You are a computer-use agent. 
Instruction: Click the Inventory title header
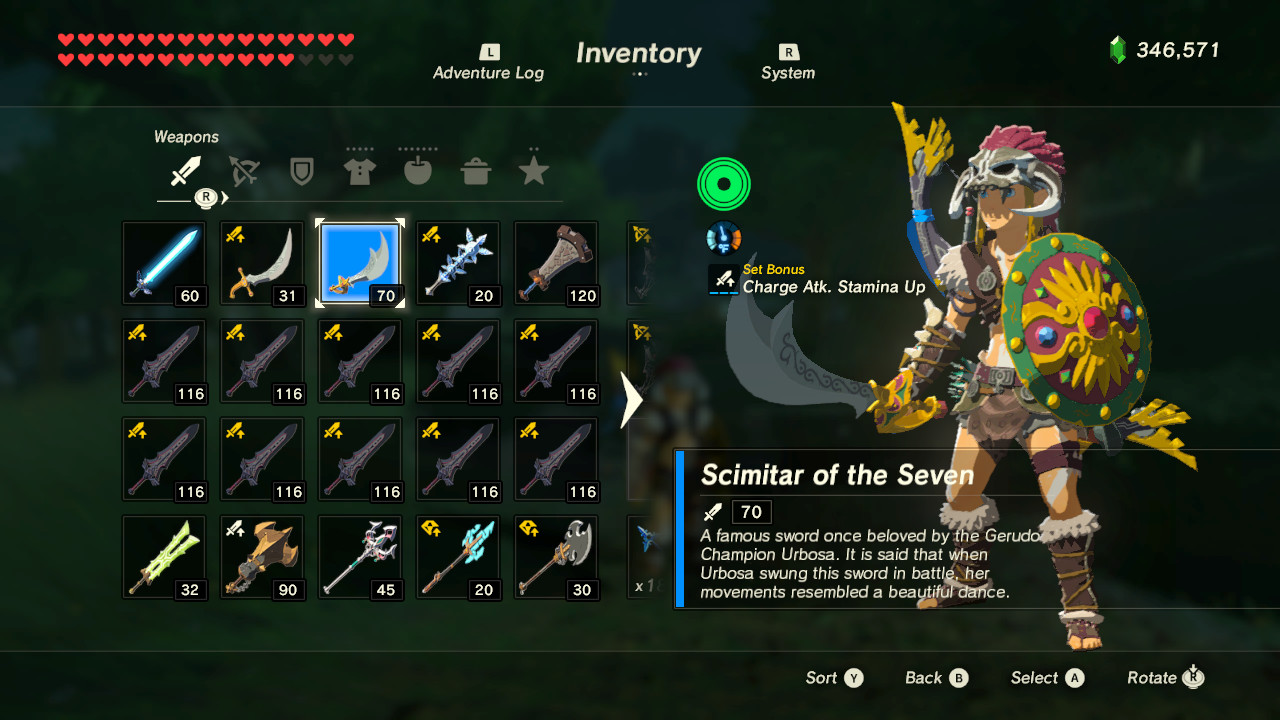[x=638, y=54]
